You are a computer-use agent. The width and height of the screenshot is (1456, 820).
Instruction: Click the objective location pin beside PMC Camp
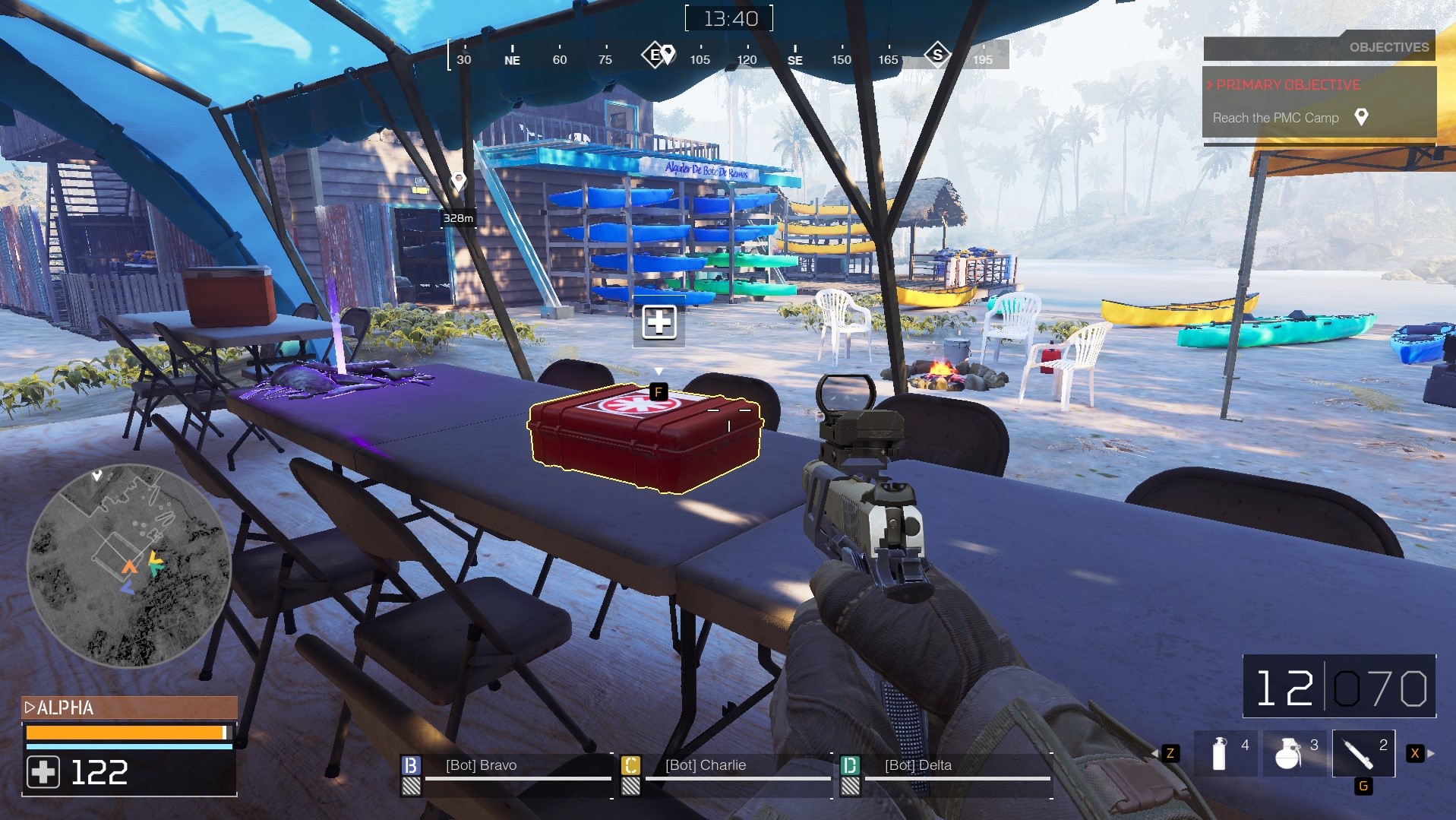[1361, 117]
